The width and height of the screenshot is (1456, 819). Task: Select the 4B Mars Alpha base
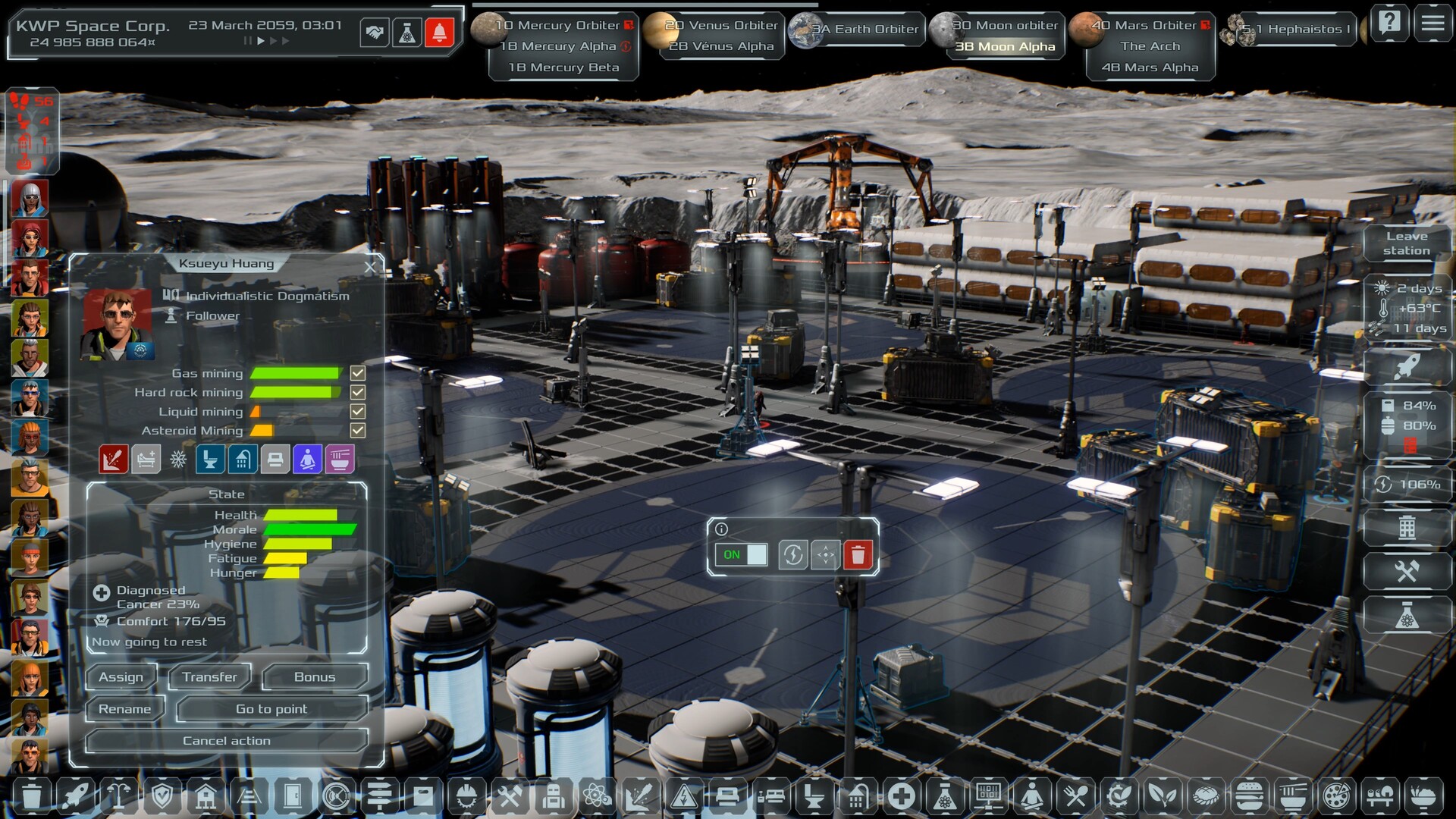coord(1150,67)
